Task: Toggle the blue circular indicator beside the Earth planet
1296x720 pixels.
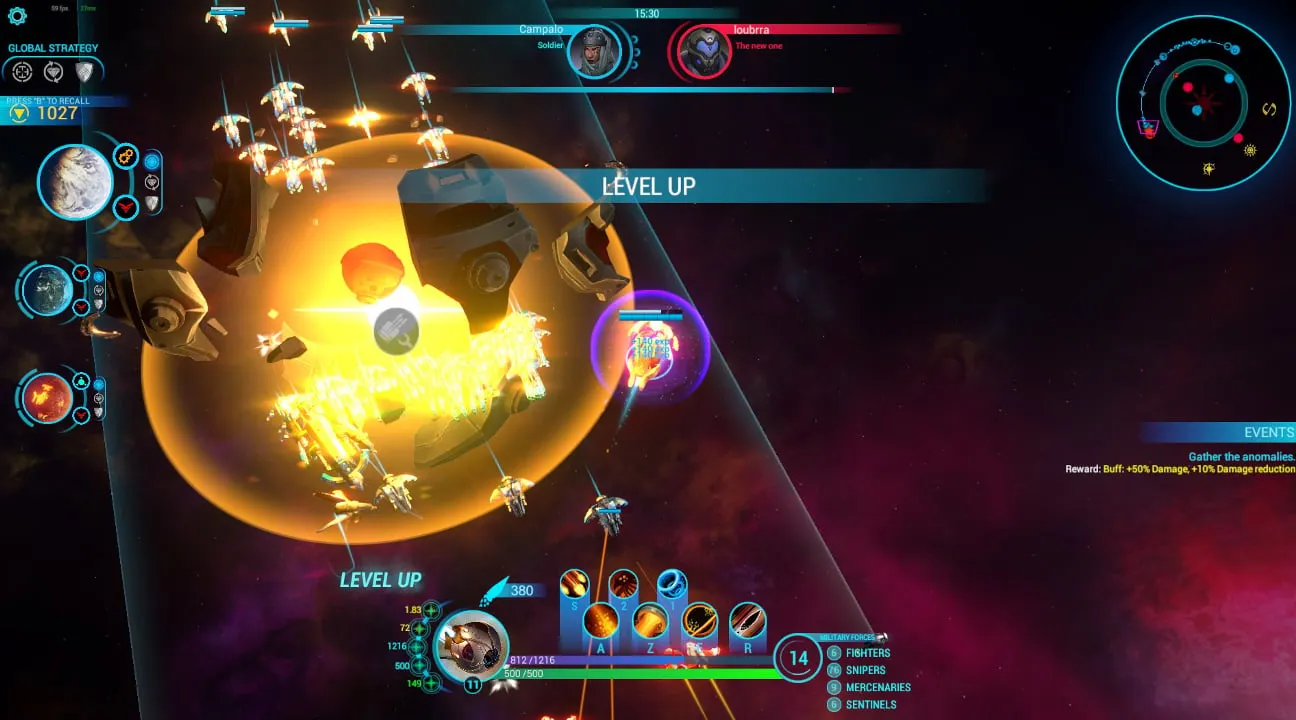Action: [x=151, y=160]
